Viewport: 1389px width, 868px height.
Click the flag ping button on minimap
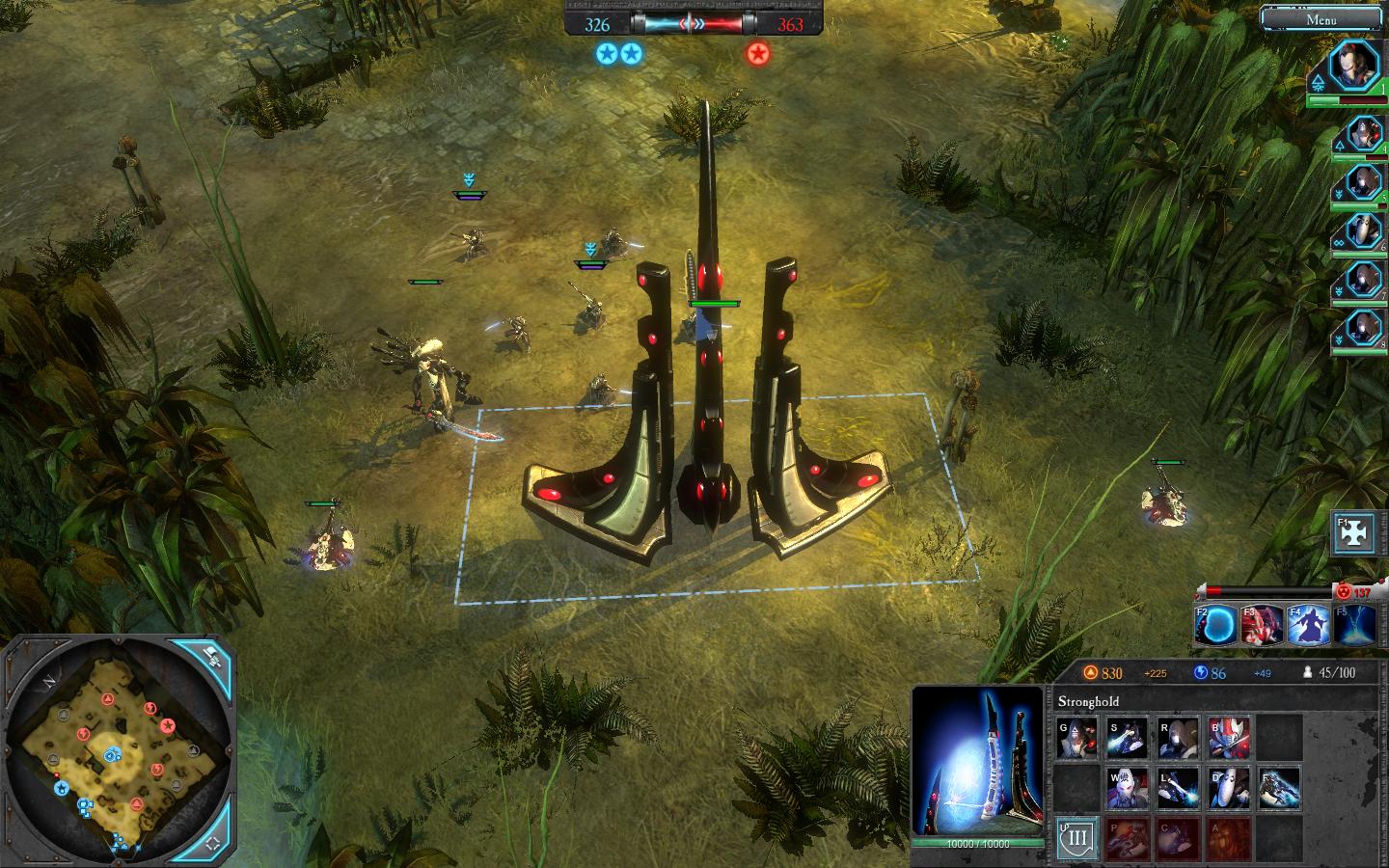click(x=212, y=660)
